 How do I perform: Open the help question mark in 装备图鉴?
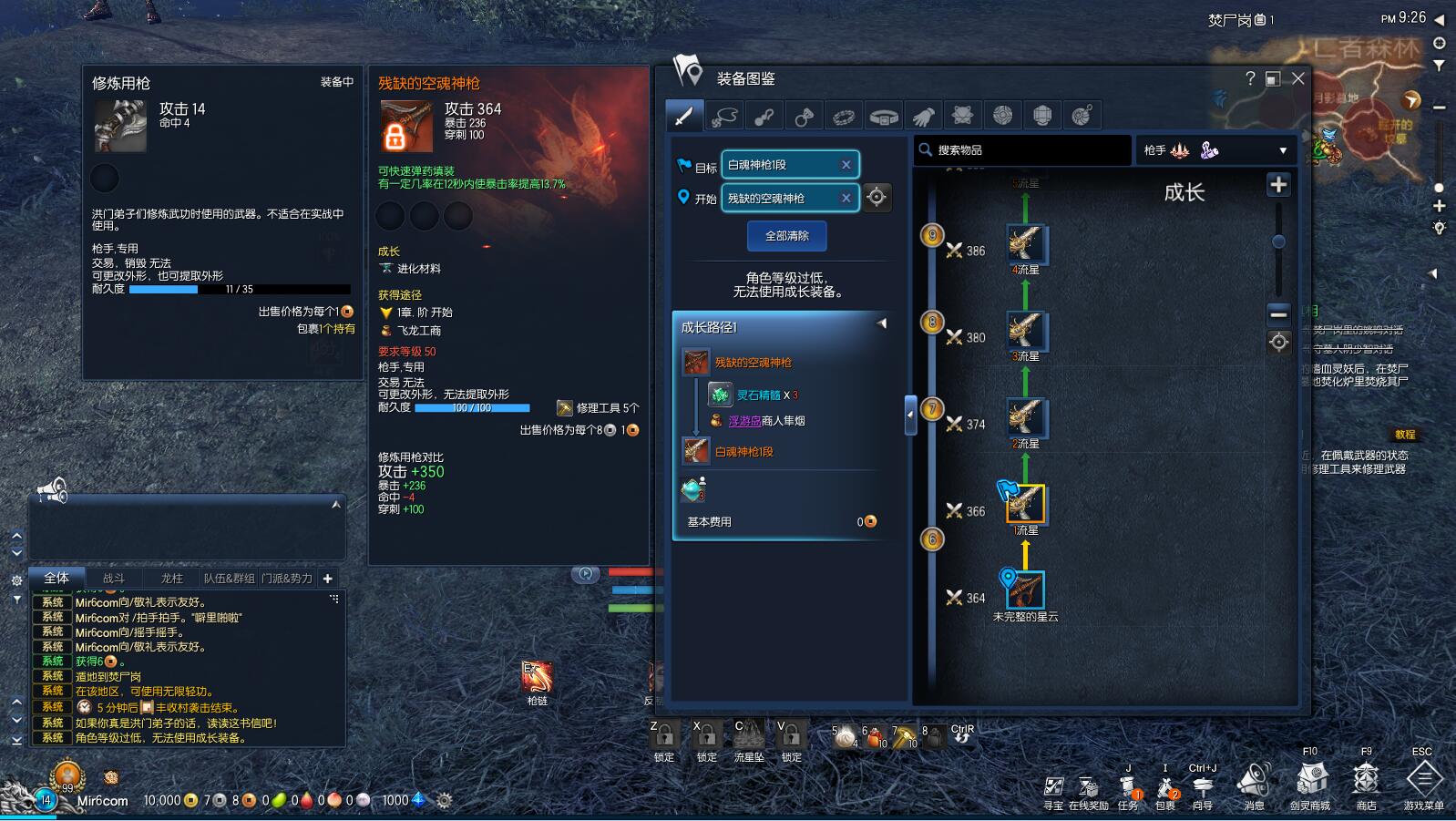(1250, 78)
